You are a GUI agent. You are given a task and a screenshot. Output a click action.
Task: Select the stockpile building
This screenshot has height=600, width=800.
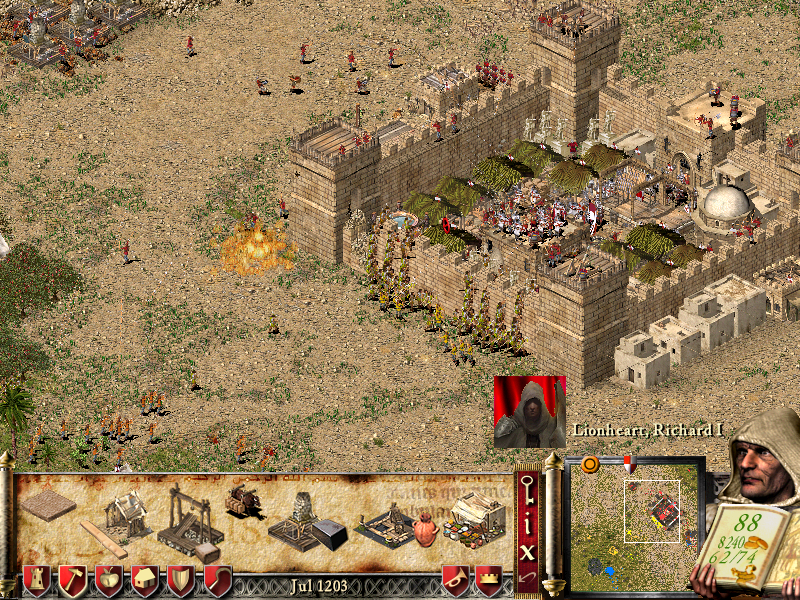point(48,506)
